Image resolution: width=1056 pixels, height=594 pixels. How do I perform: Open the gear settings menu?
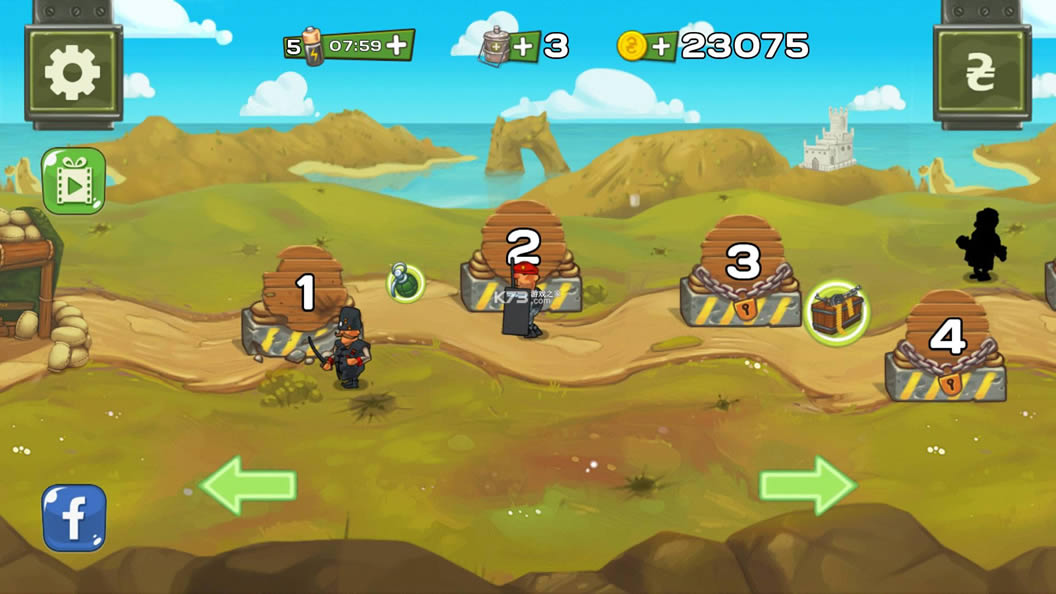(x=73, y=75)
